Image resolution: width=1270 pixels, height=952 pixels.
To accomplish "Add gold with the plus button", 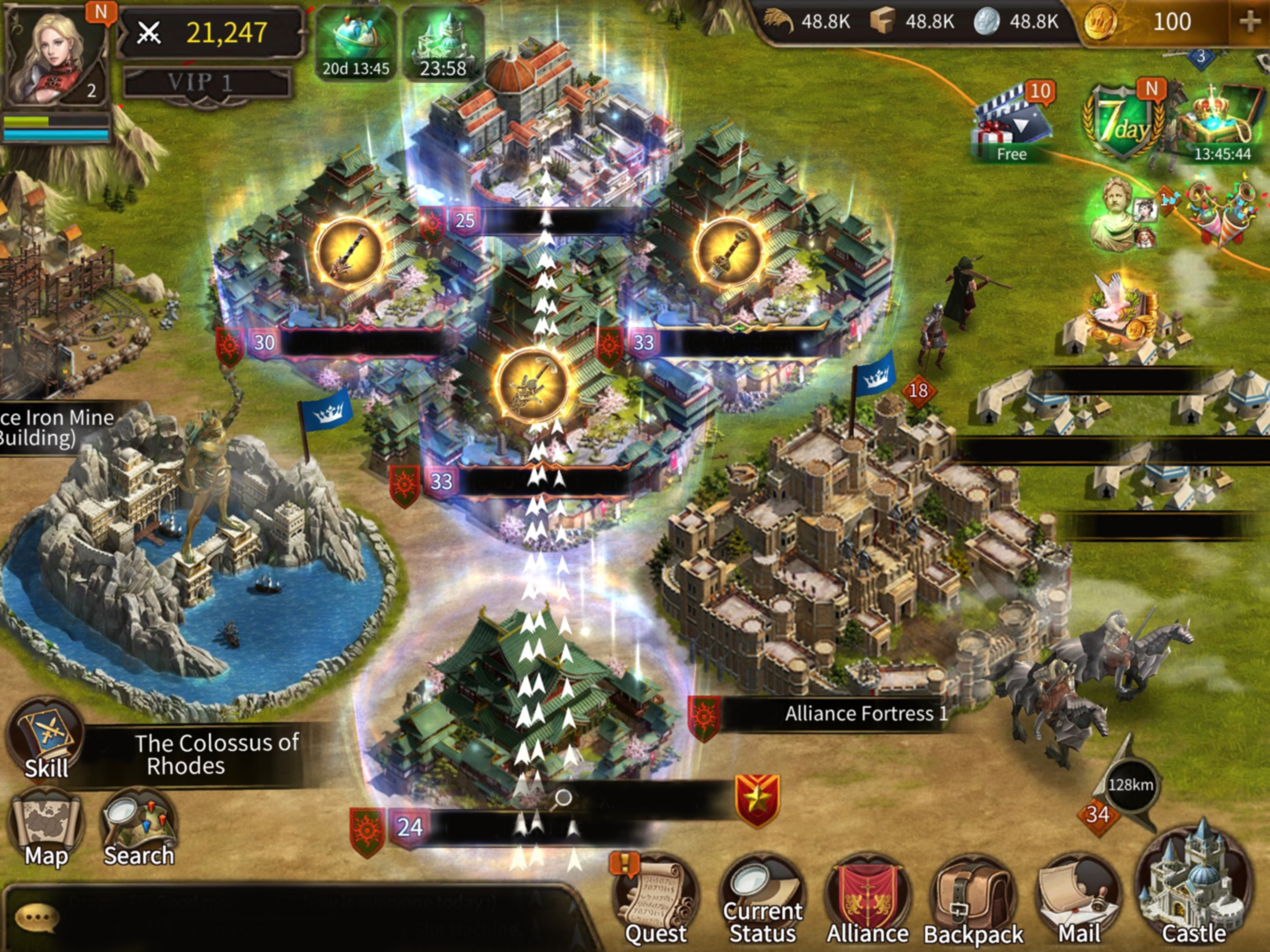I will 1249,23.
